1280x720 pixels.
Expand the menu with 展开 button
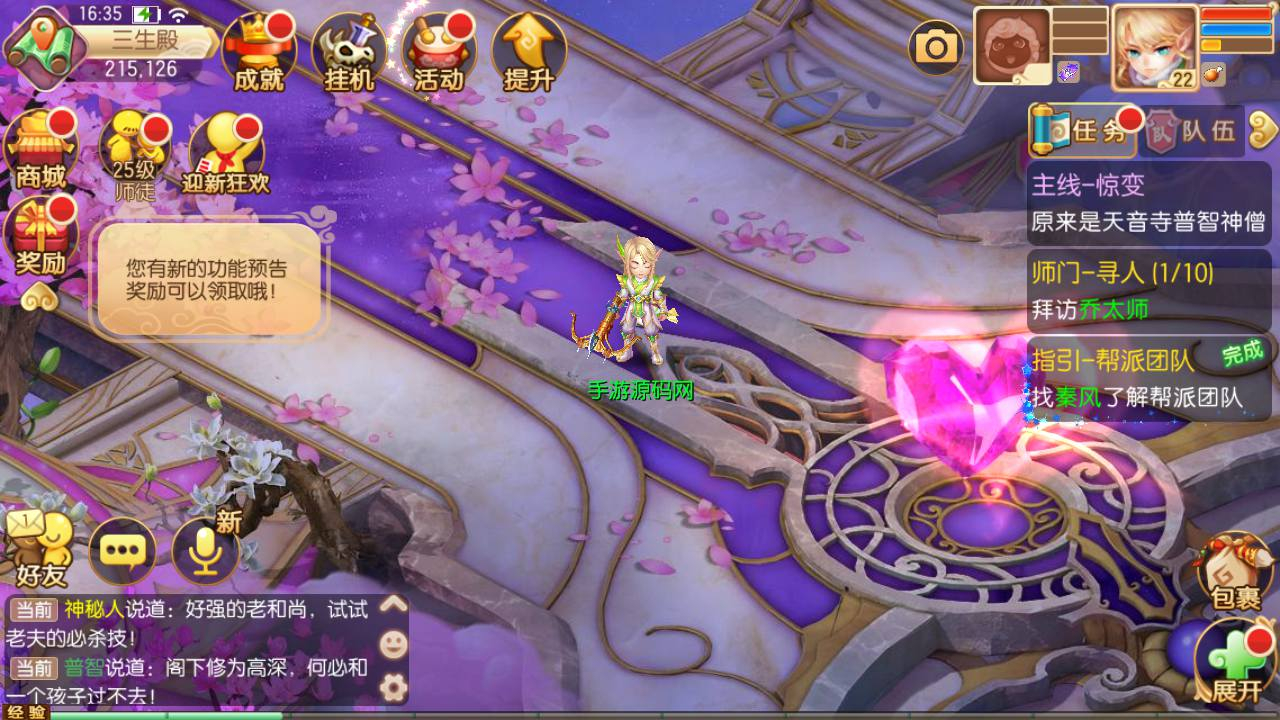point(1236,660)
